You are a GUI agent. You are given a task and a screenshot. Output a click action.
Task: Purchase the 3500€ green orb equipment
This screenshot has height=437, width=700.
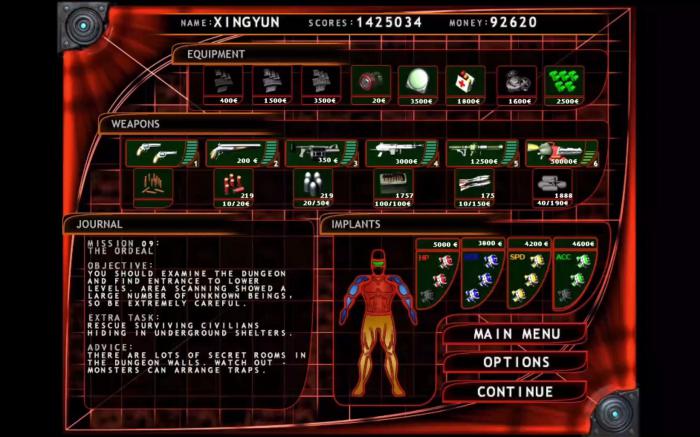(417, 83)
